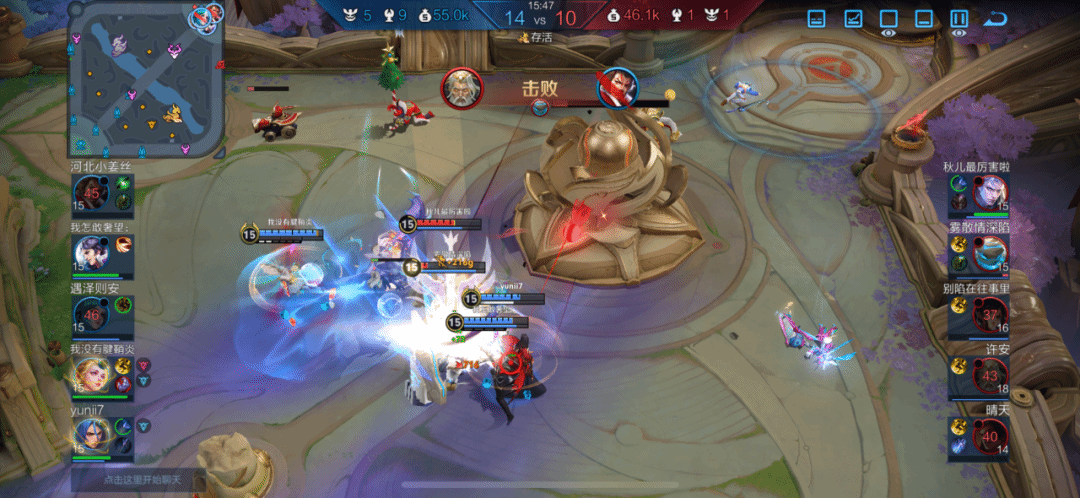Toggle the bottom bar panel button

point(924,18)
